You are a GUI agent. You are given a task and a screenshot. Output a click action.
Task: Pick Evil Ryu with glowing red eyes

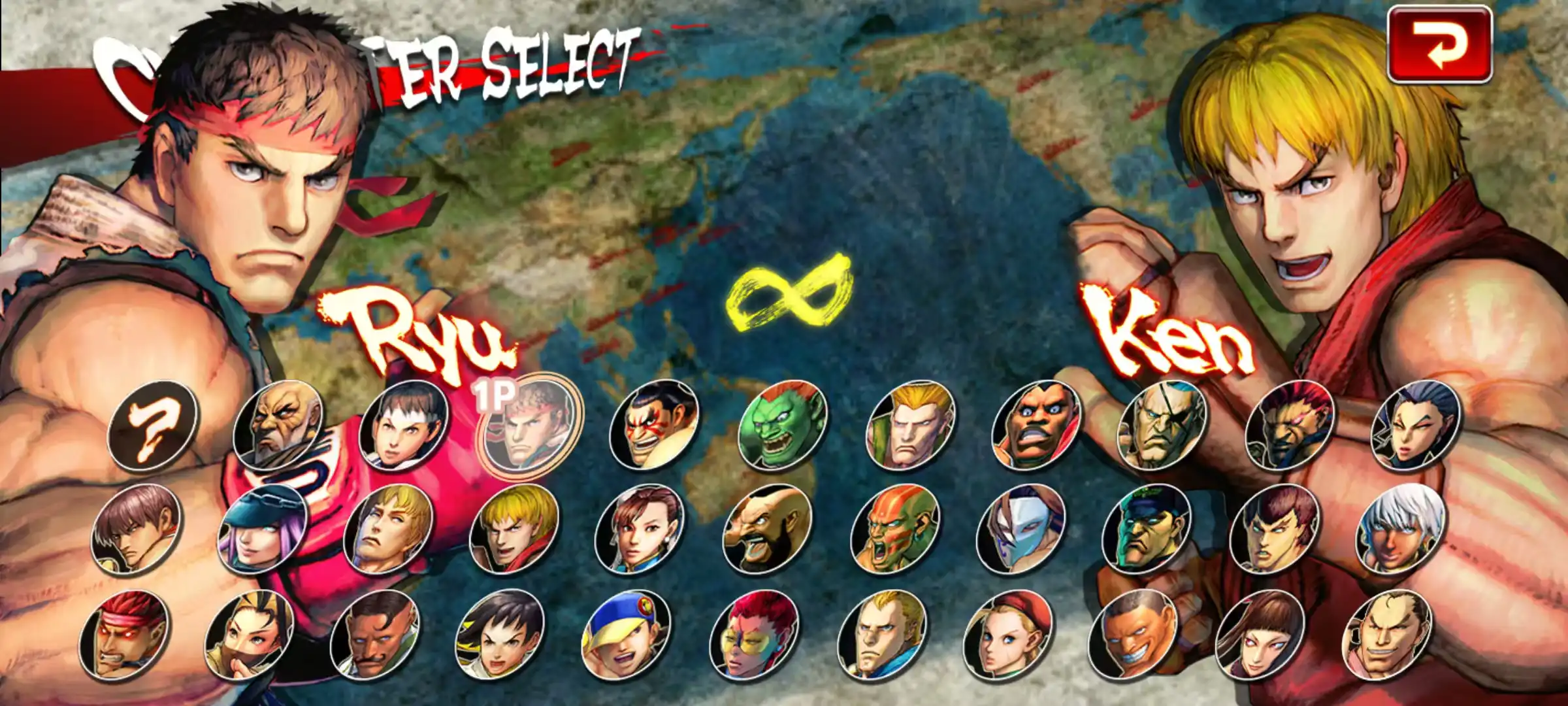[124, 634]
